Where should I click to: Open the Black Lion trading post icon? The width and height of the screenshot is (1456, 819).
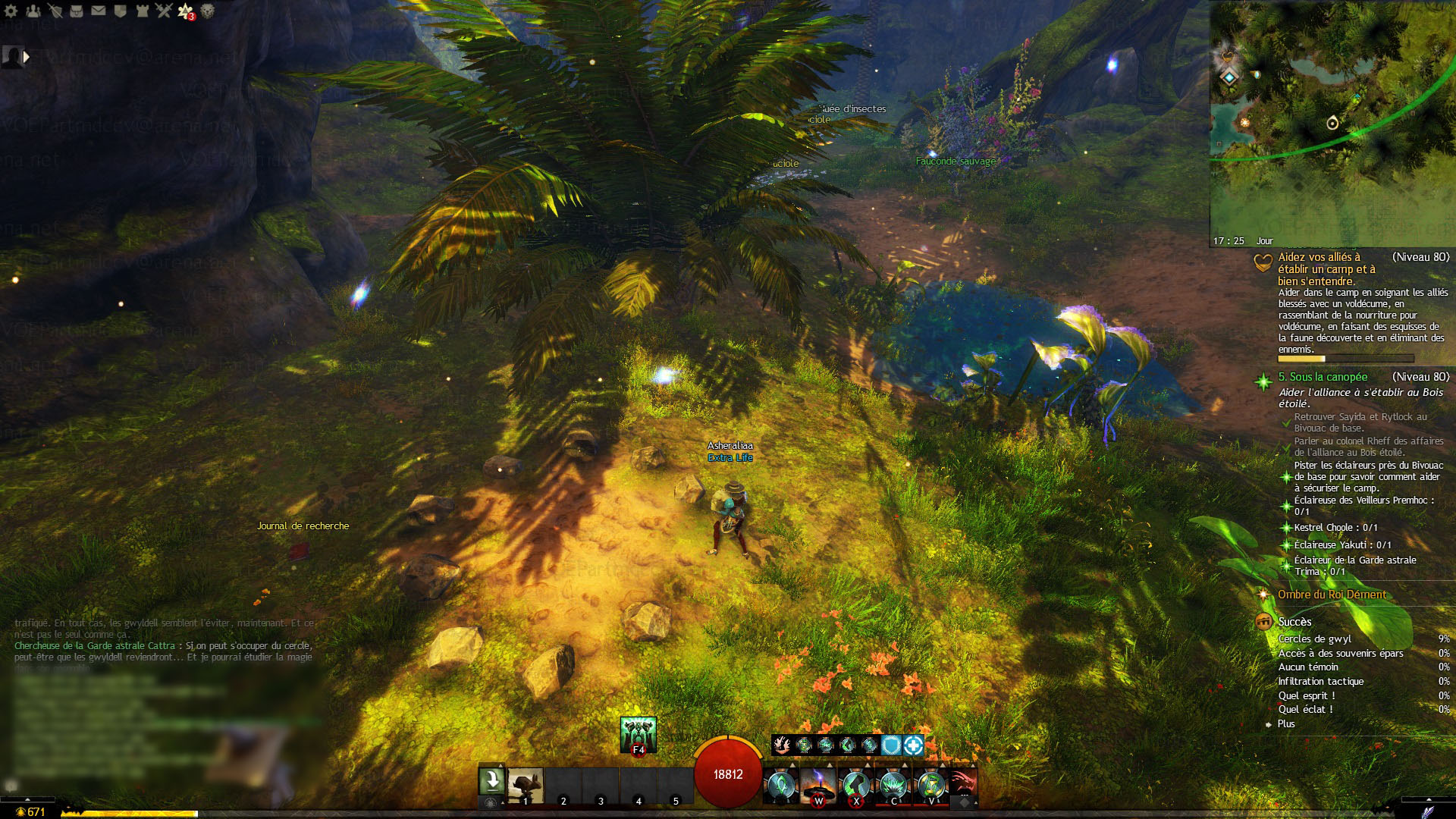tap(207, 11)
